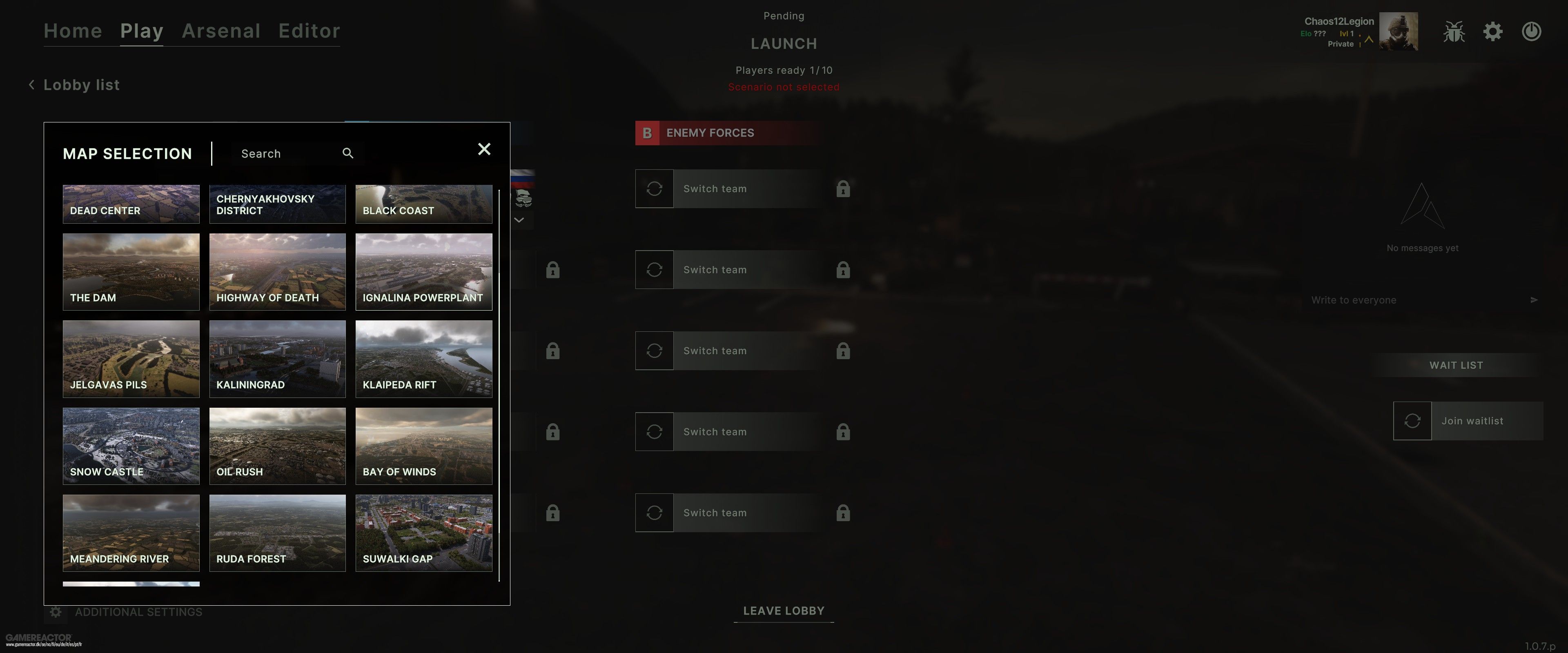Select the Ruda Forest map
The width and height of the screenshot is (1568, 653).
(277, 533)
